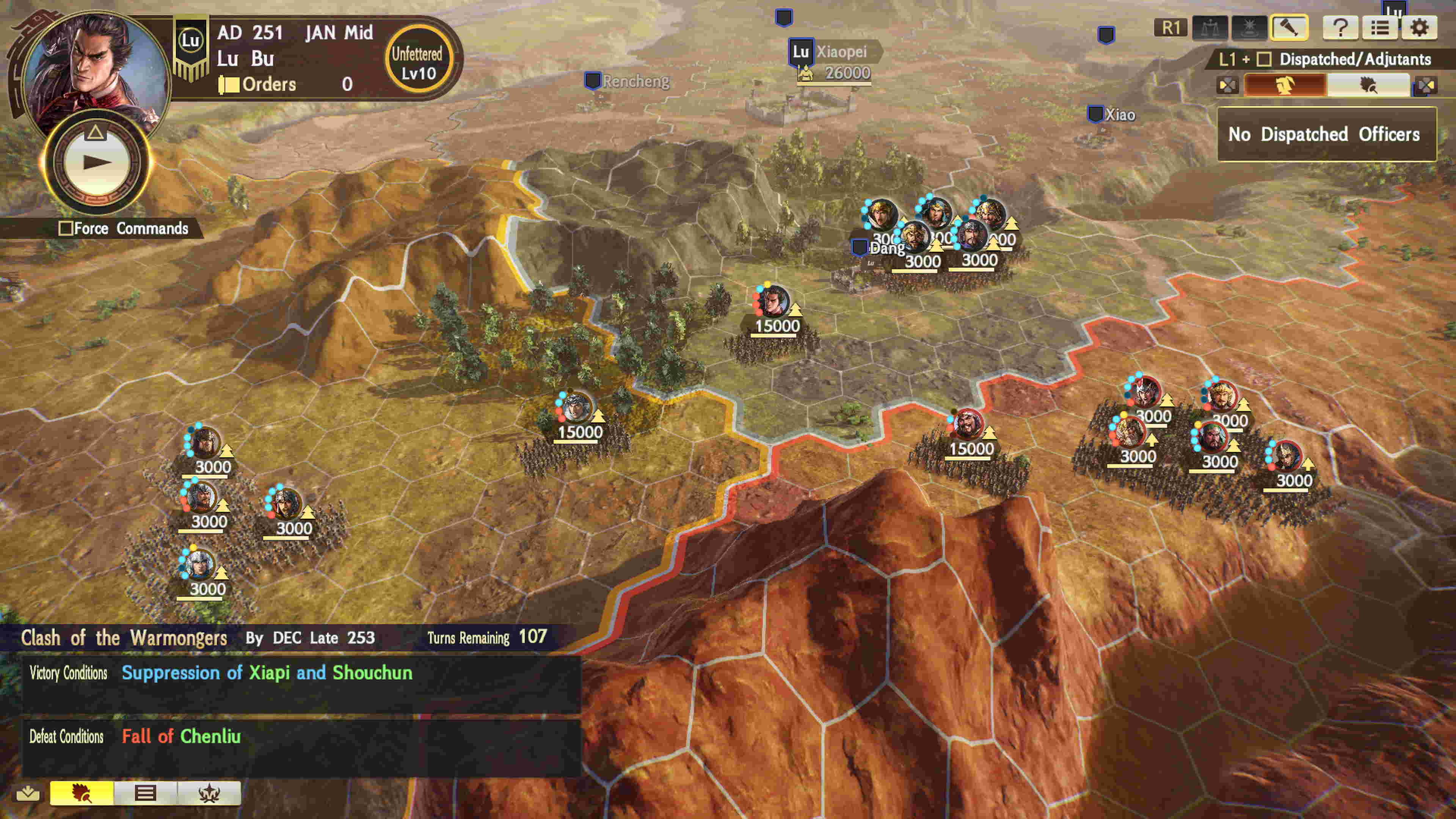
Task: Click the list/log icon next to settings
Action: click(x=1380, y=28)
